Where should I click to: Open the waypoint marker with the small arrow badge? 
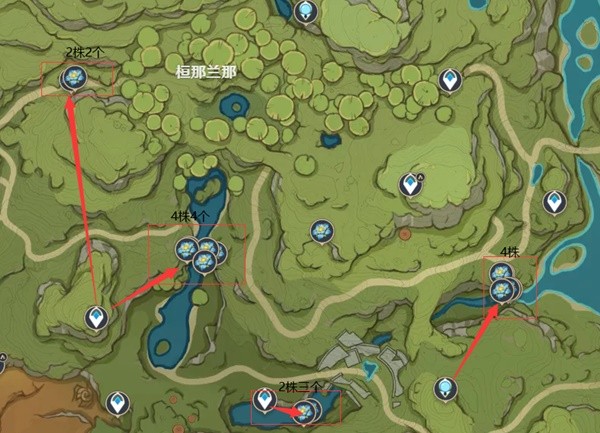(x=410, y=184)
